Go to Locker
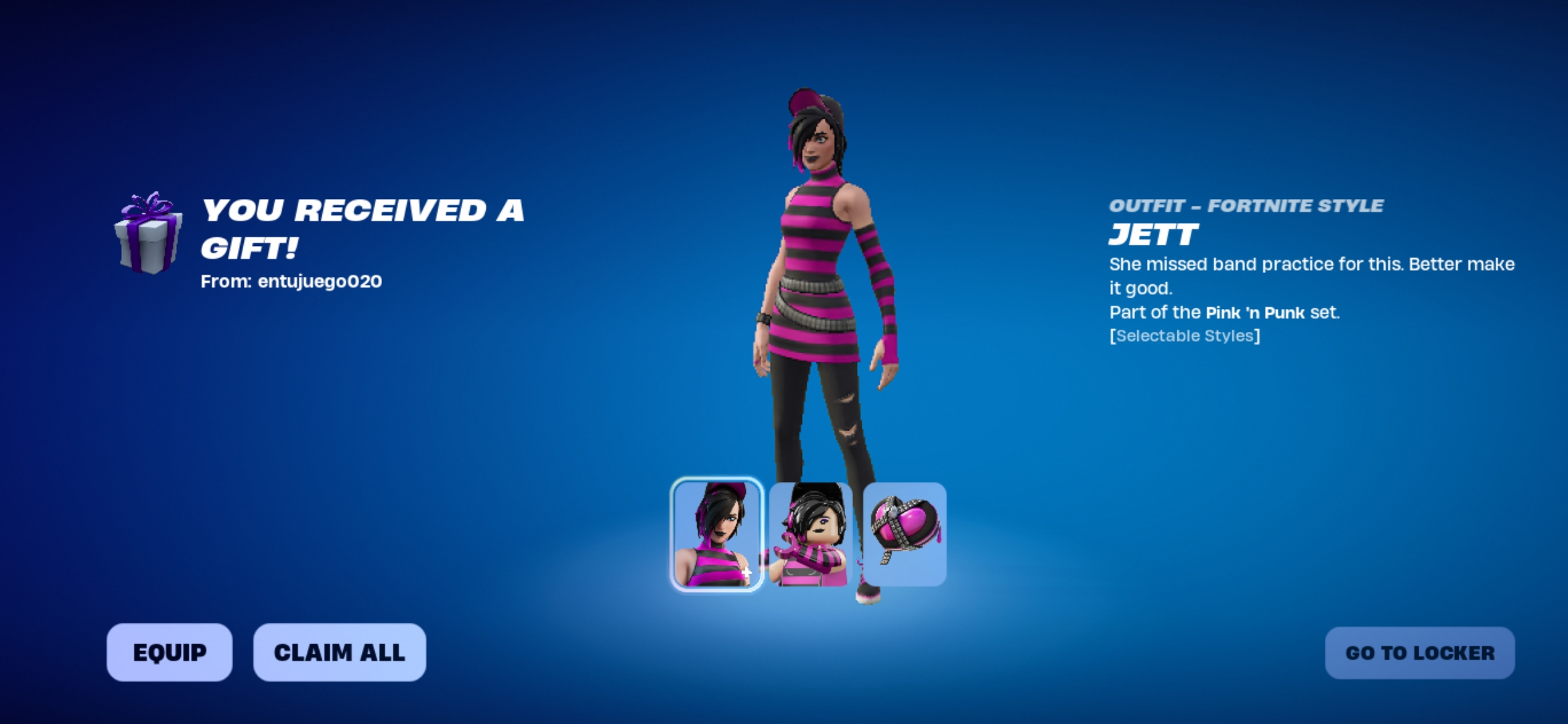The height and width of the screenshot is (724, 1568). tap(1419, 653)
